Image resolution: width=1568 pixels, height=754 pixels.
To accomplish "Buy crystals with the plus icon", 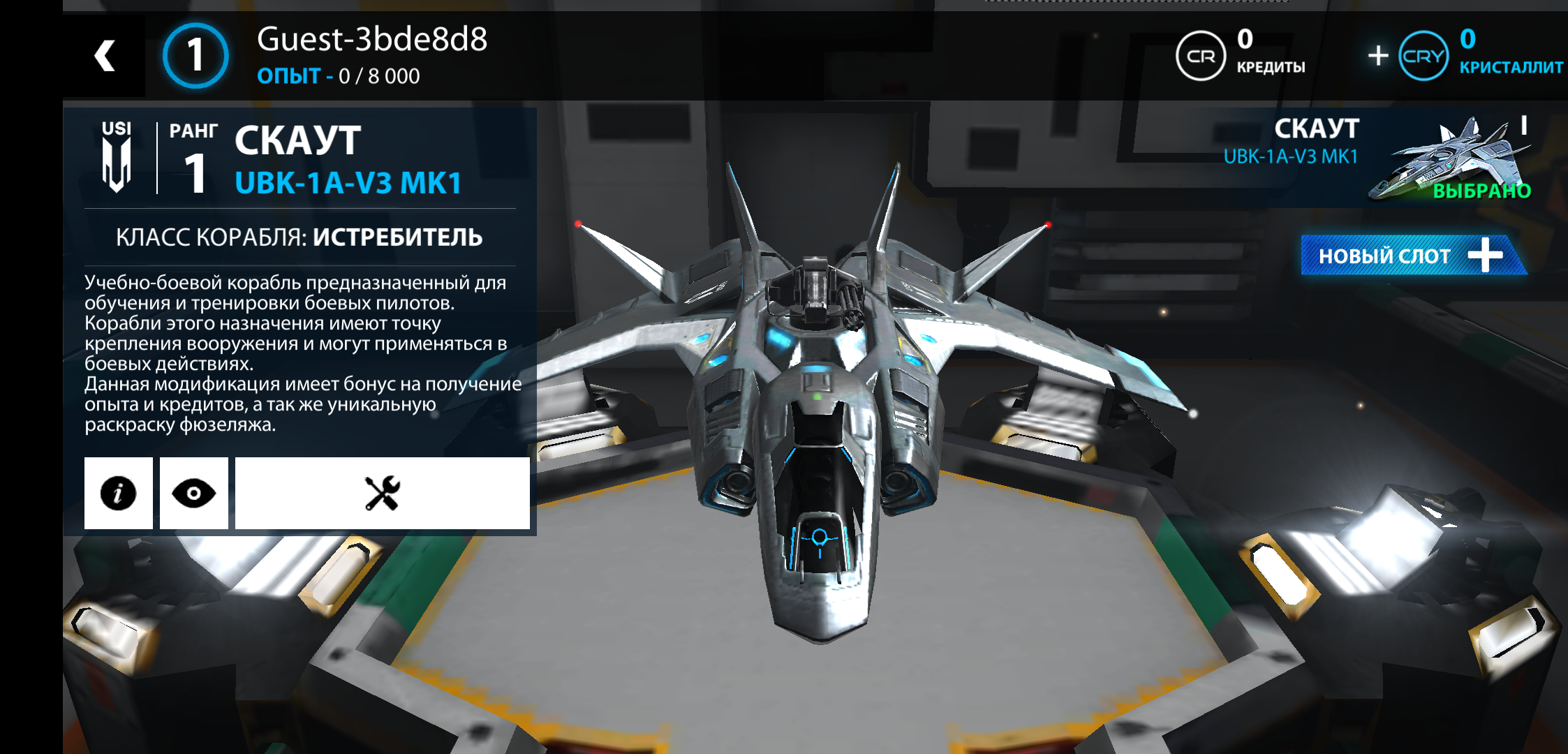I will pos(1378,56).
